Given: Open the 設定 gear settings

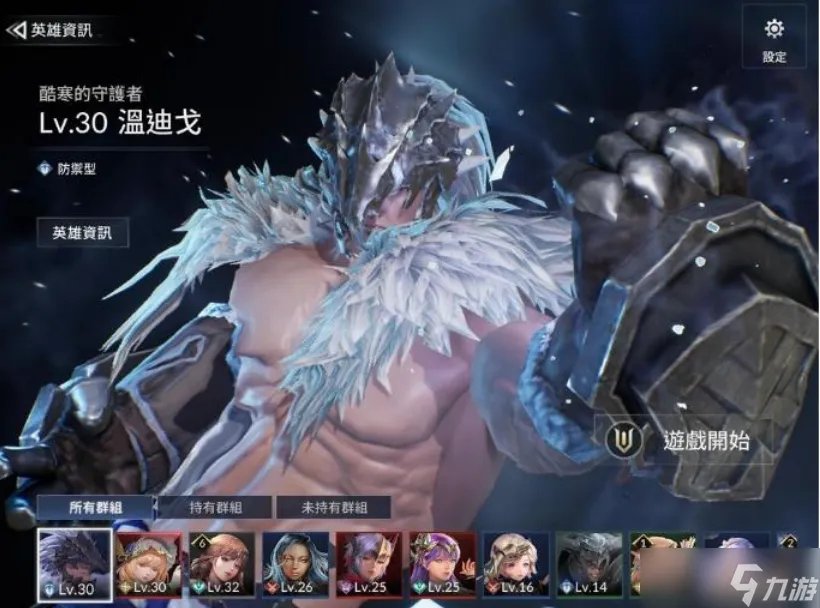Looking at the screenshot, I should click(774, 37).
